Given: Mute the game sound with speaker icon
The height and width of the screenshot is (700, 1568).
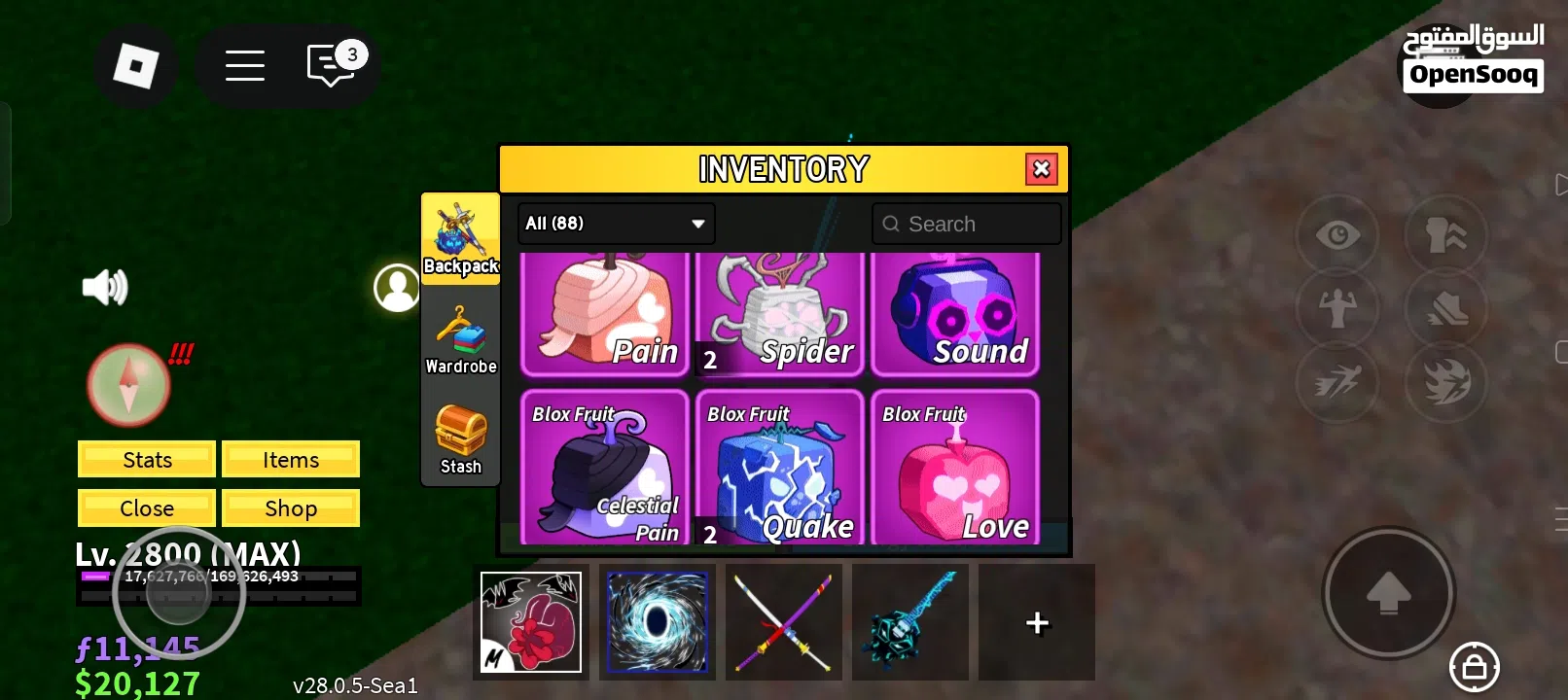Looking at the screenshot, I should pyautogui.click(x=104, y=286).
